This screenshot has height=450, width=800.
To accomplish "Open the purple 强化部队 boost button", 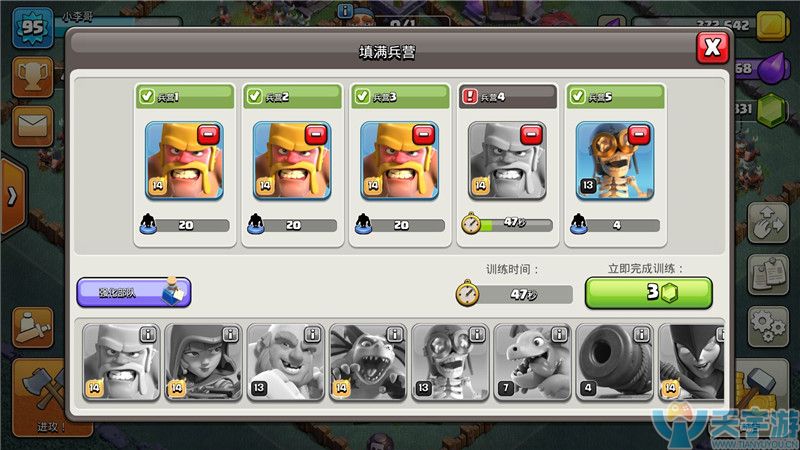I will [133, 292].
